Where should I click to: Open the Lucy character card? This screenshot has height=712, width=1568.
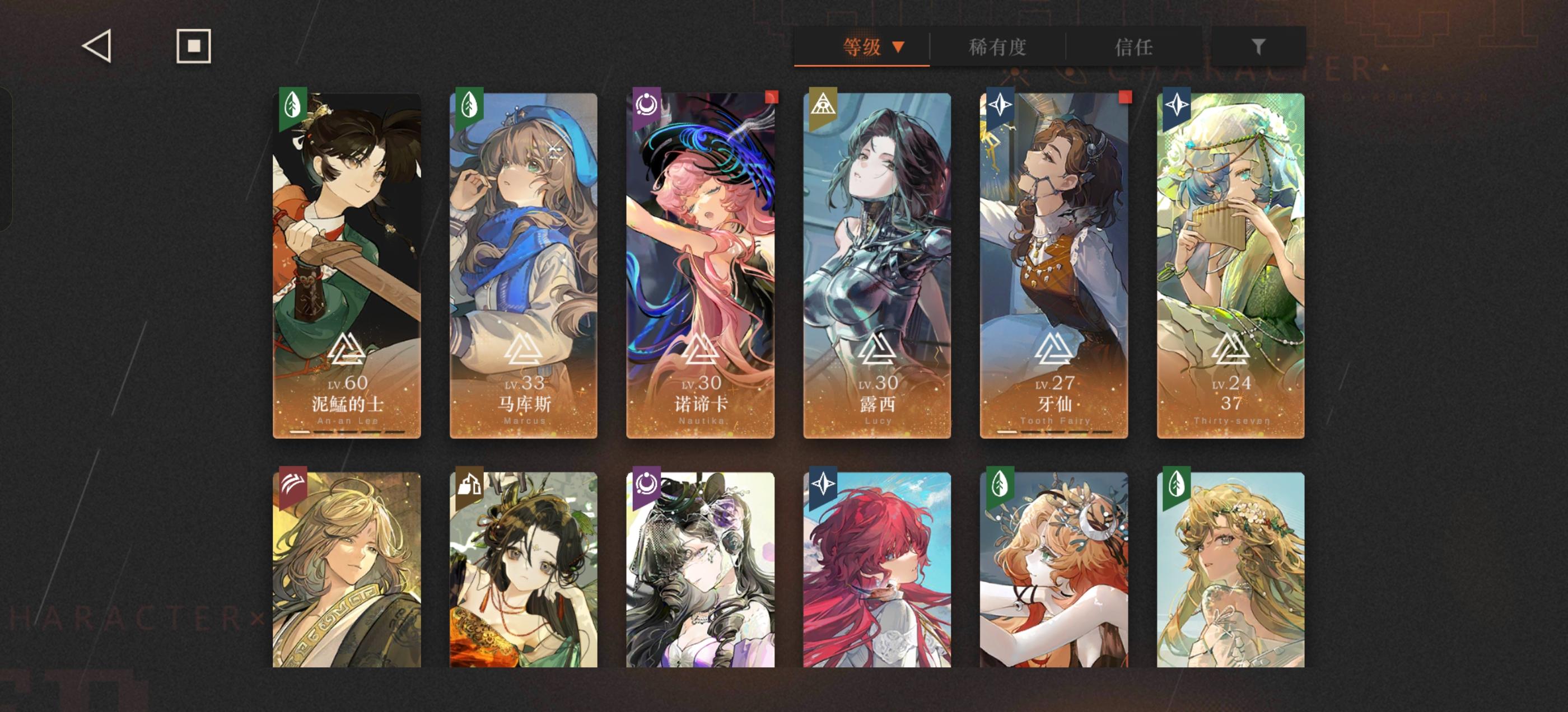(877, 261)
